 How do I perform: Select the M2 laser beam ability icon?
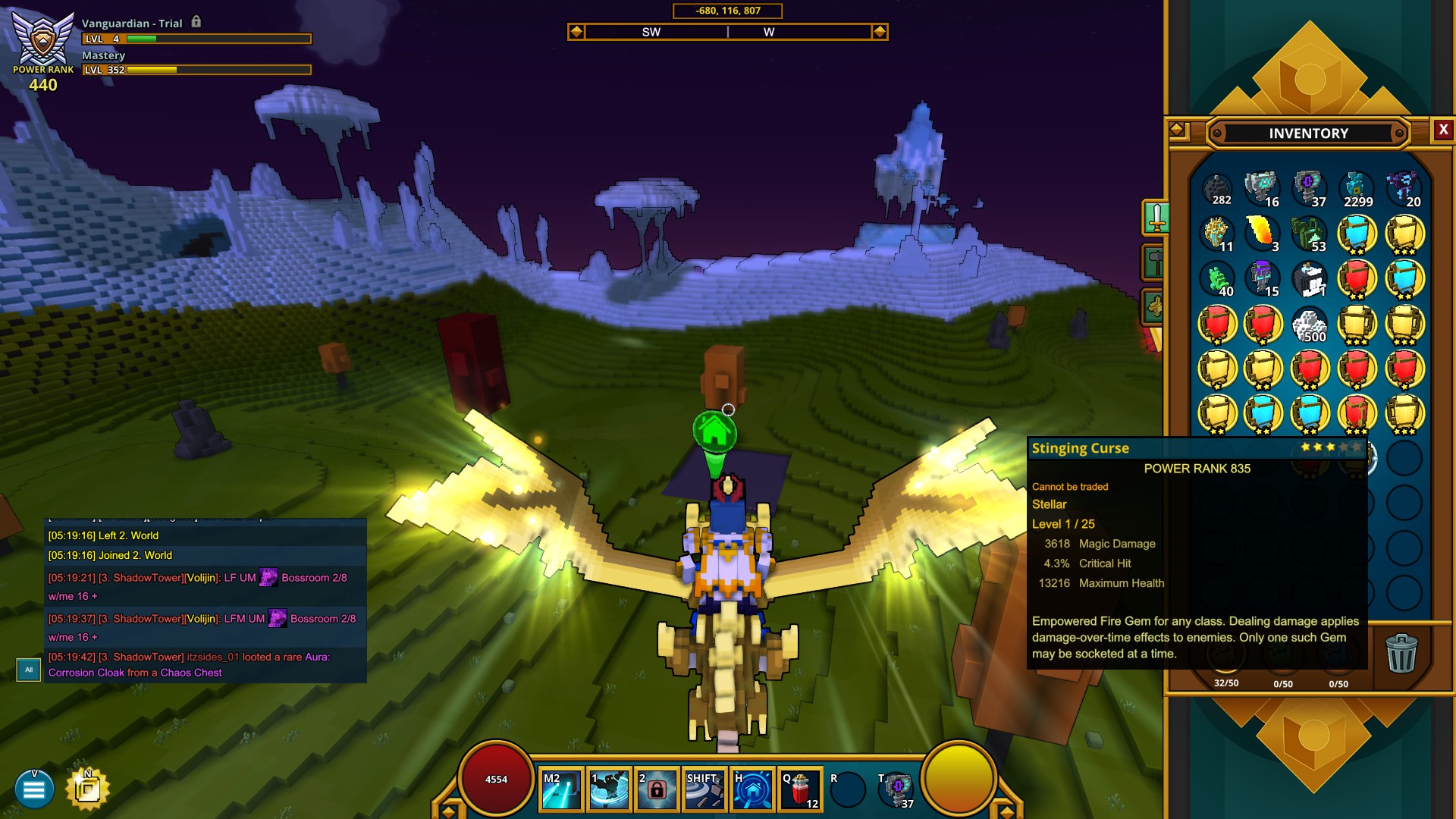[560, 789]
